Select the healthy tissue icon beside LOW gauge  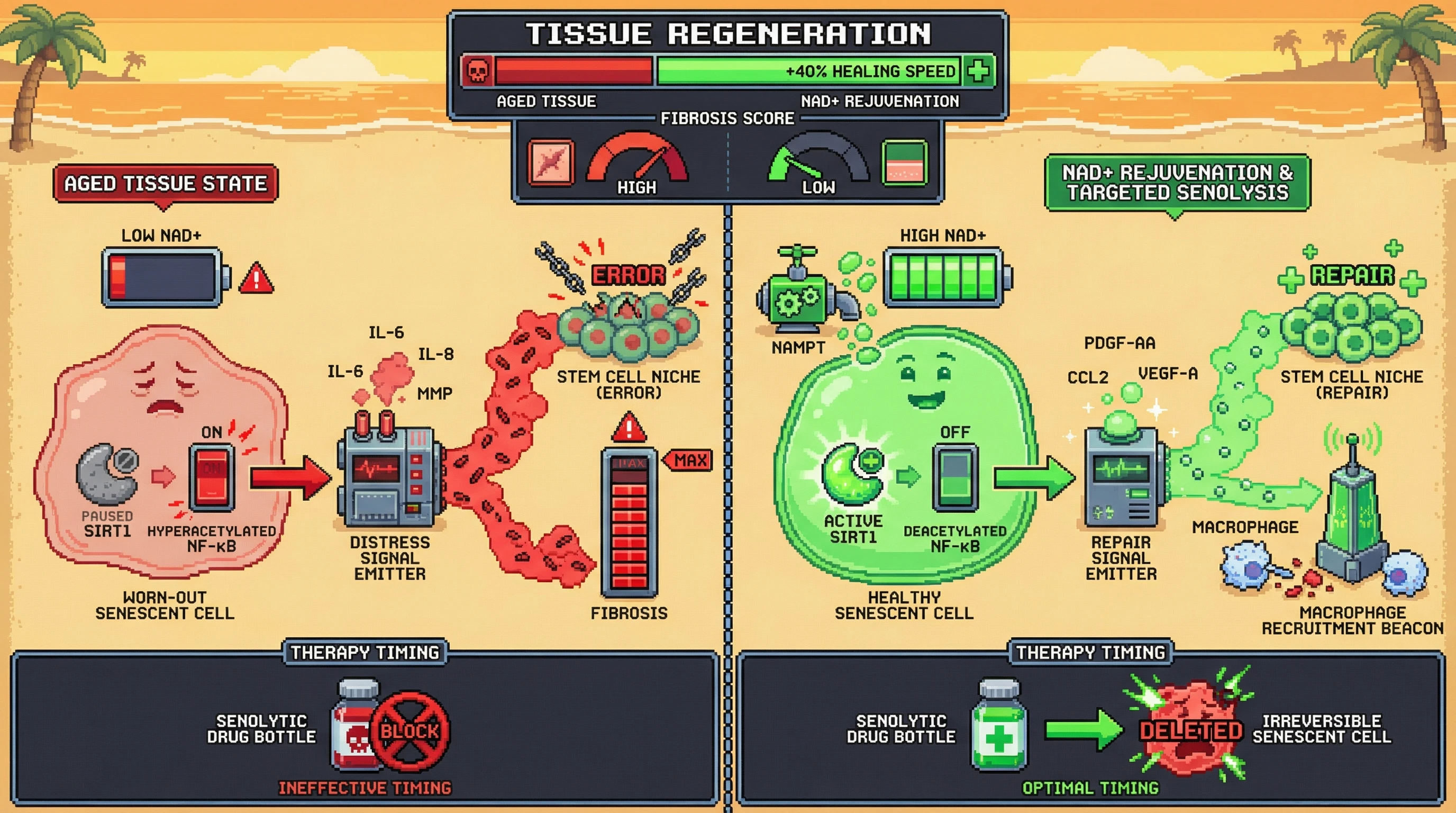[x=904, y=164]
